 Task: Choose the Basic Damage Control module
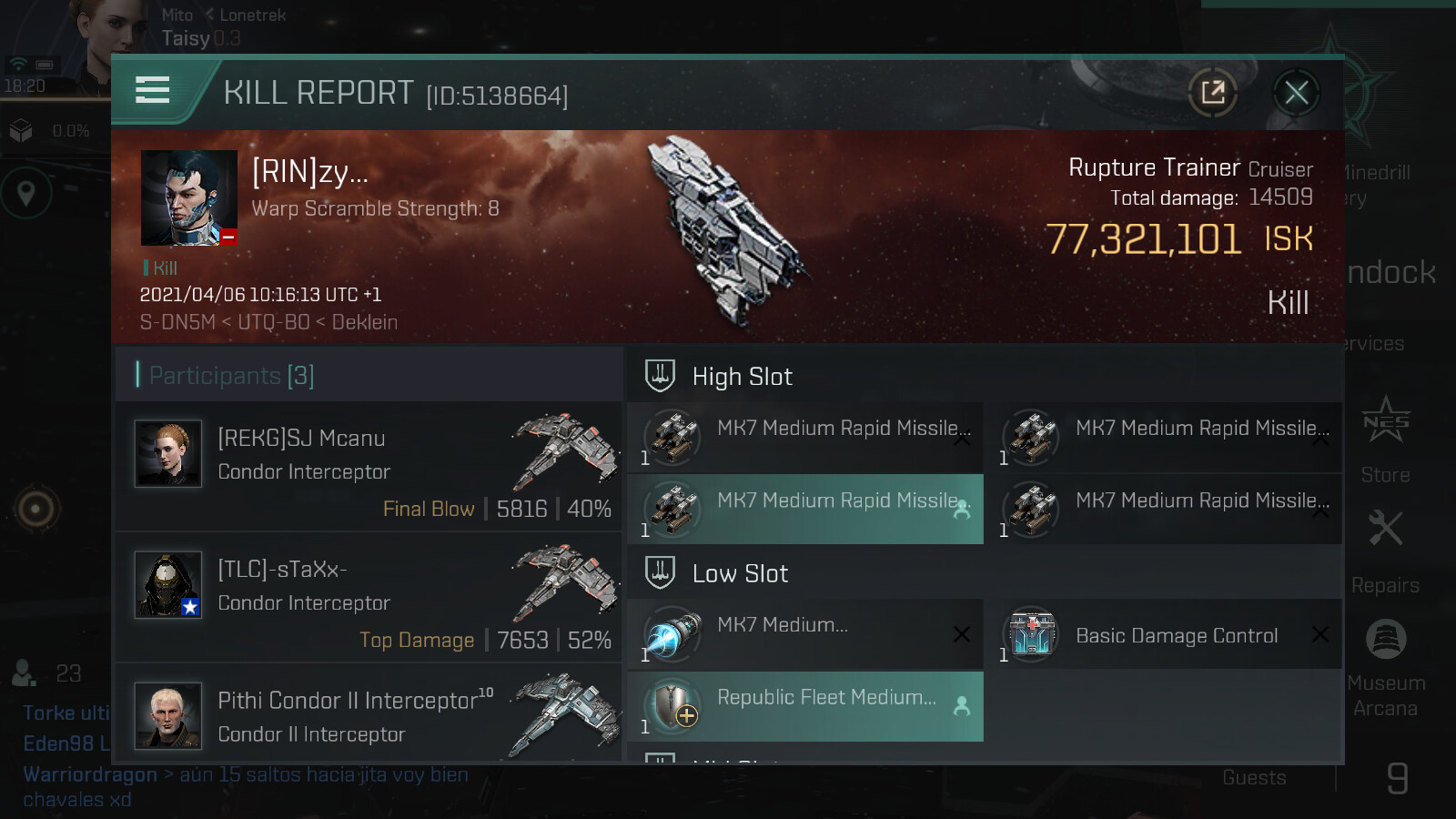[x=1165, y=635]
